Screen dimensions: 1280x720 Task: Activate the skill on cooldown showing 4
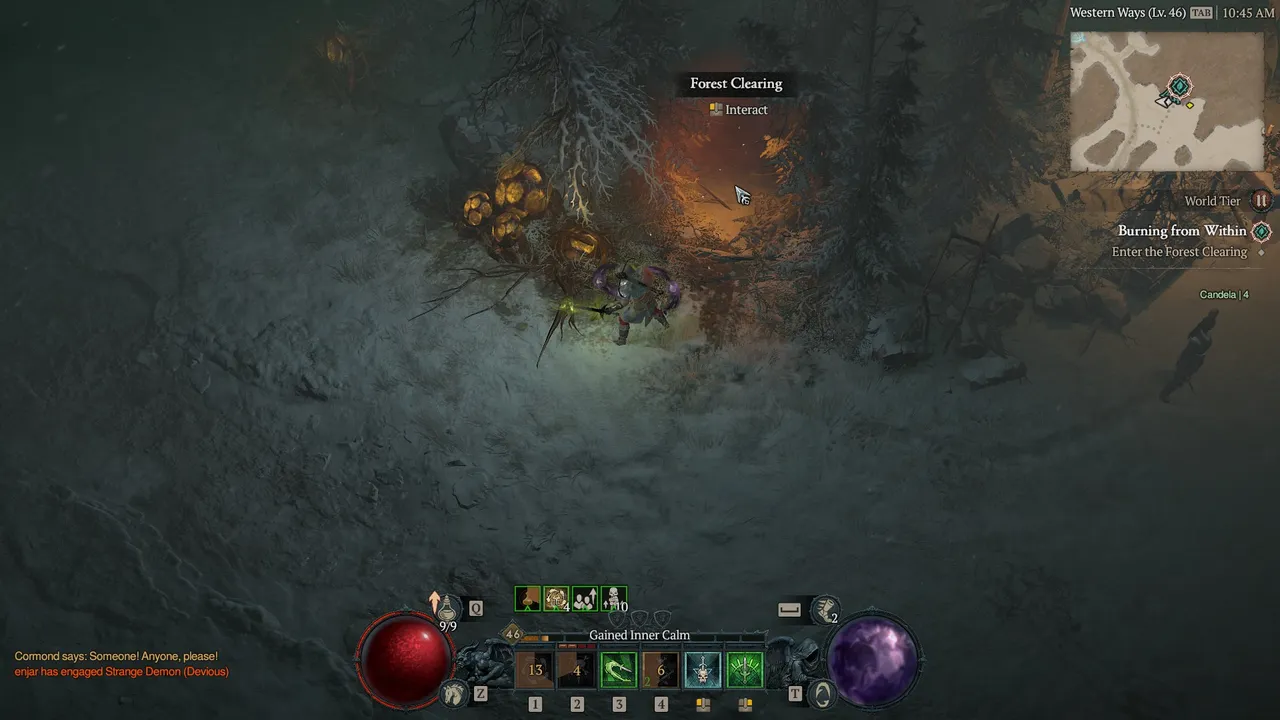coord(577,670)
